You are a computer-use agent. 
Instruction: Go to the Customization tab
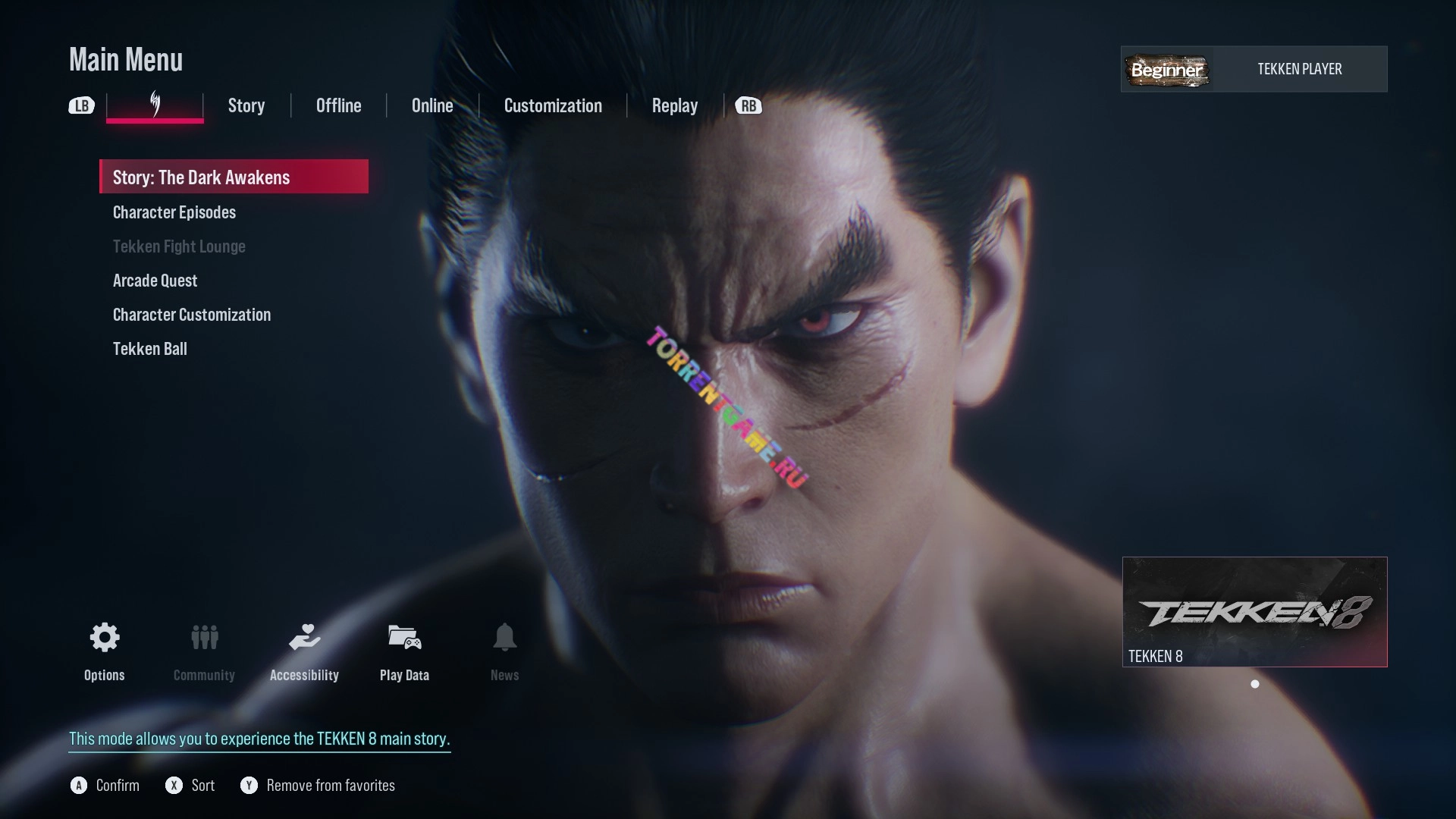point(553,105)
